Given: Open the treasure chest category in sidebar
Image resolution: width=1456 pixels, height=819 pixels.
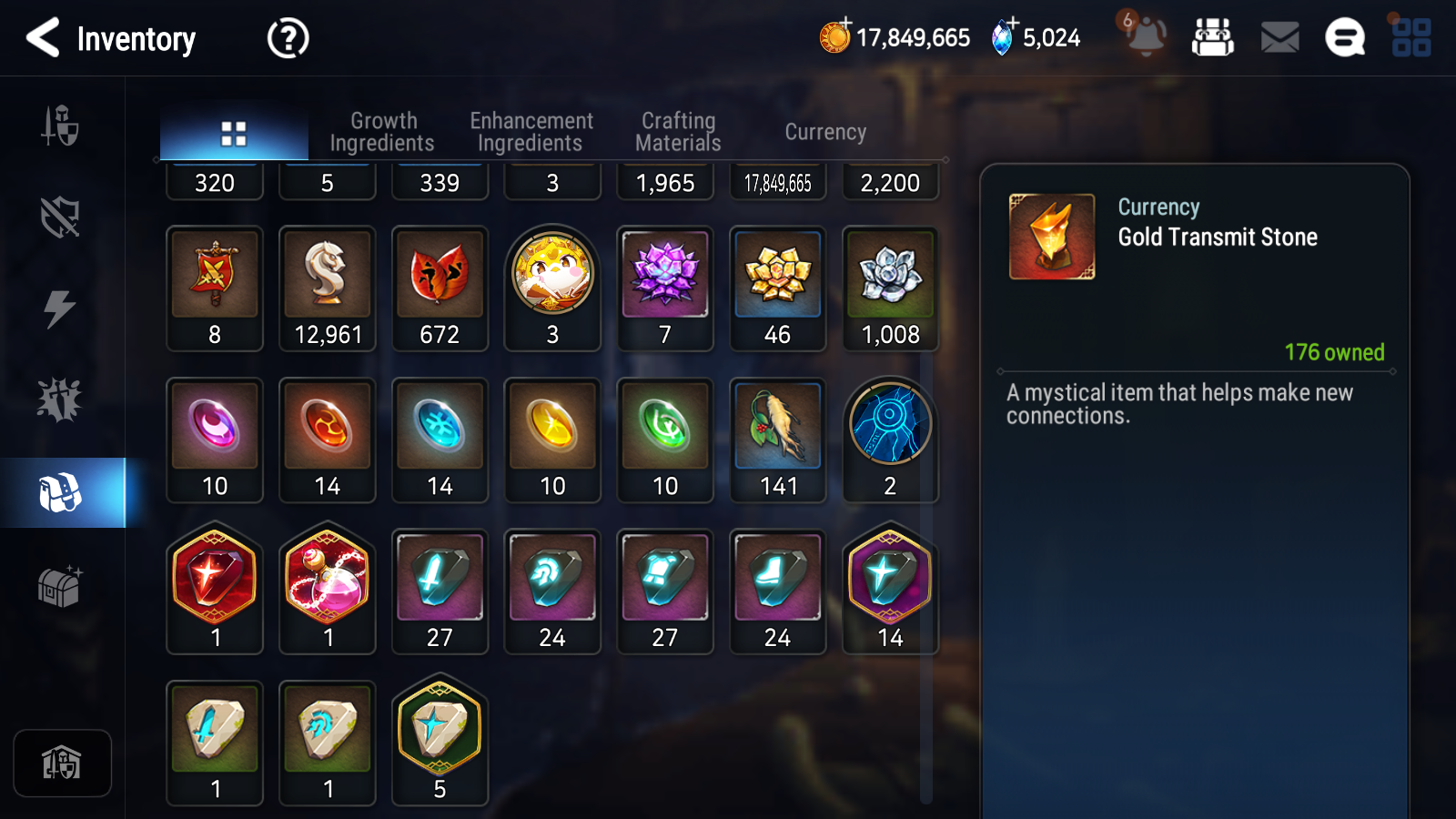Looking at the screenshot, I should click(60, 585).
